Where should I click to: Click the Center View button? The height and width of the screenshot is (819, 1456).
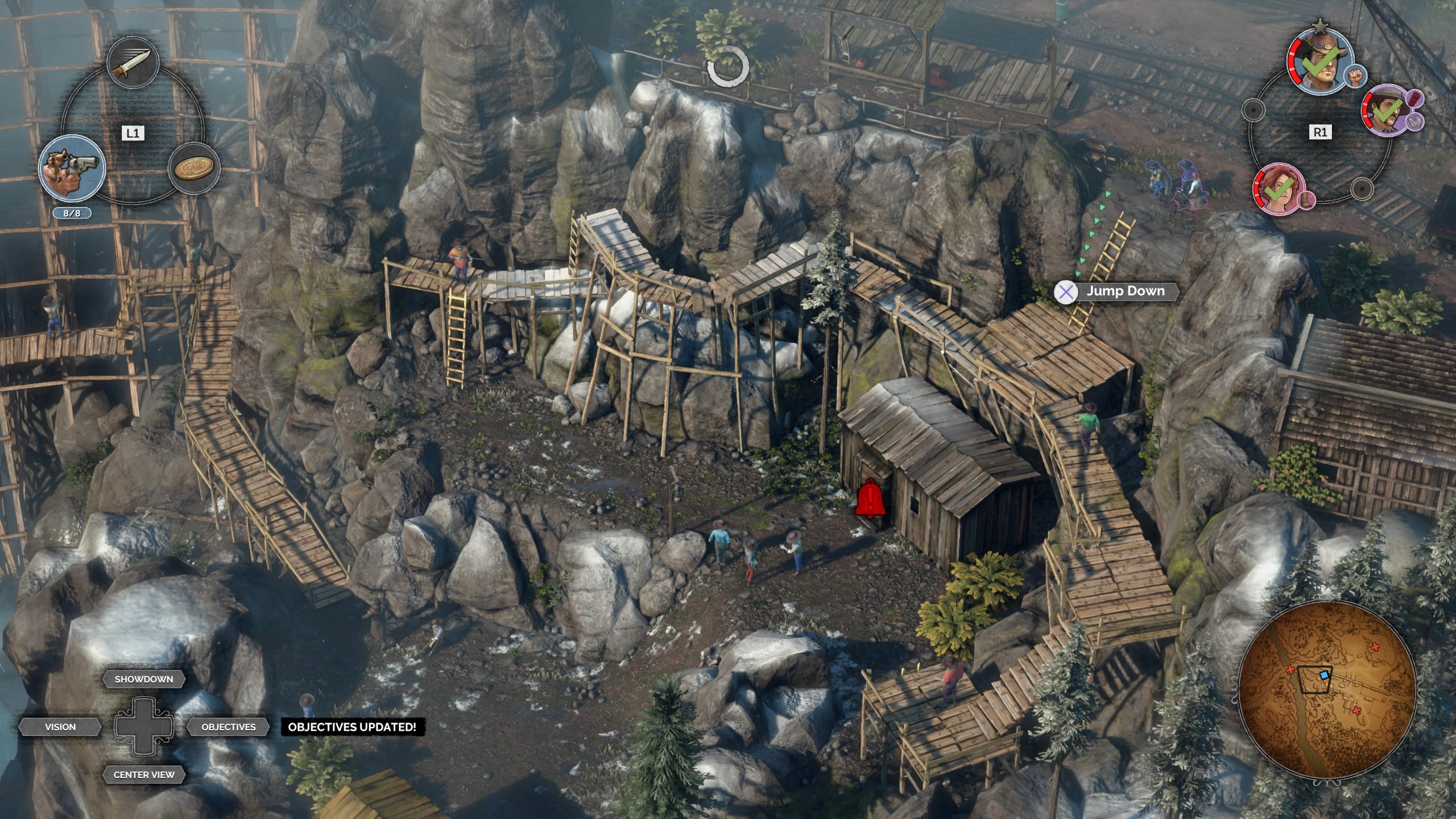[144, 775]
